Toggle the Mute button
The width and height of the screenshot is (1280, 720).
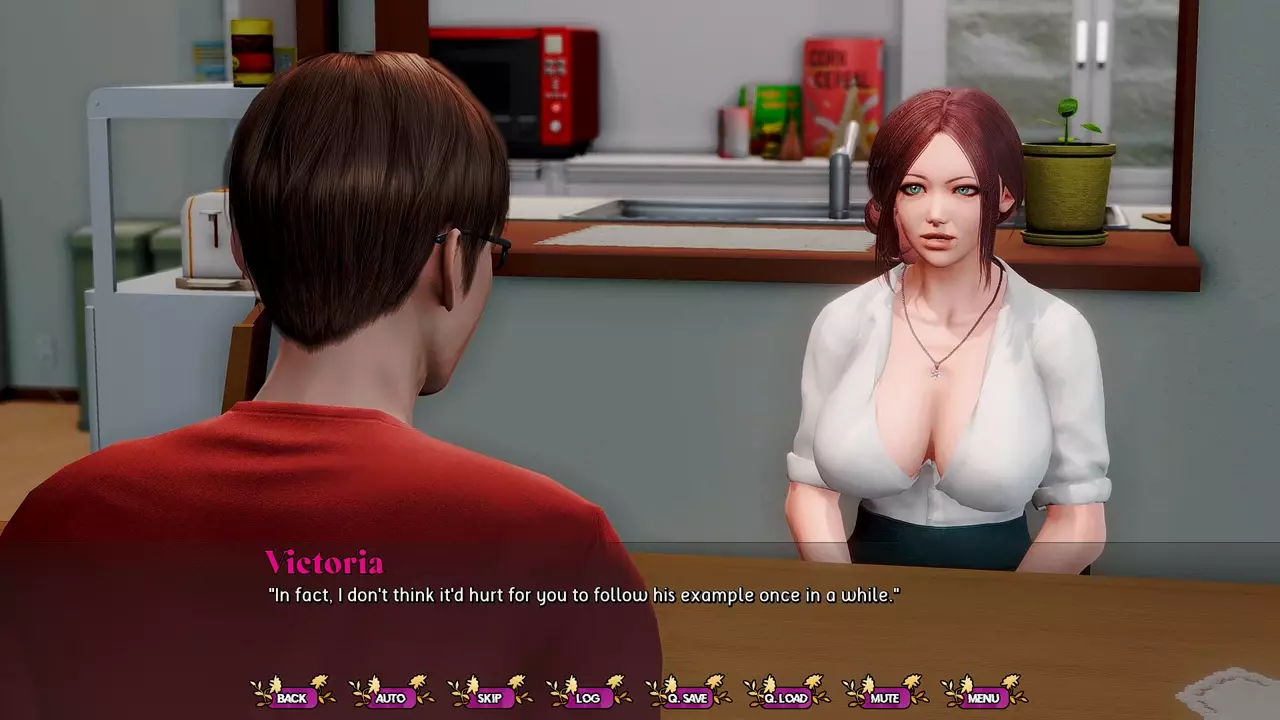884,697
